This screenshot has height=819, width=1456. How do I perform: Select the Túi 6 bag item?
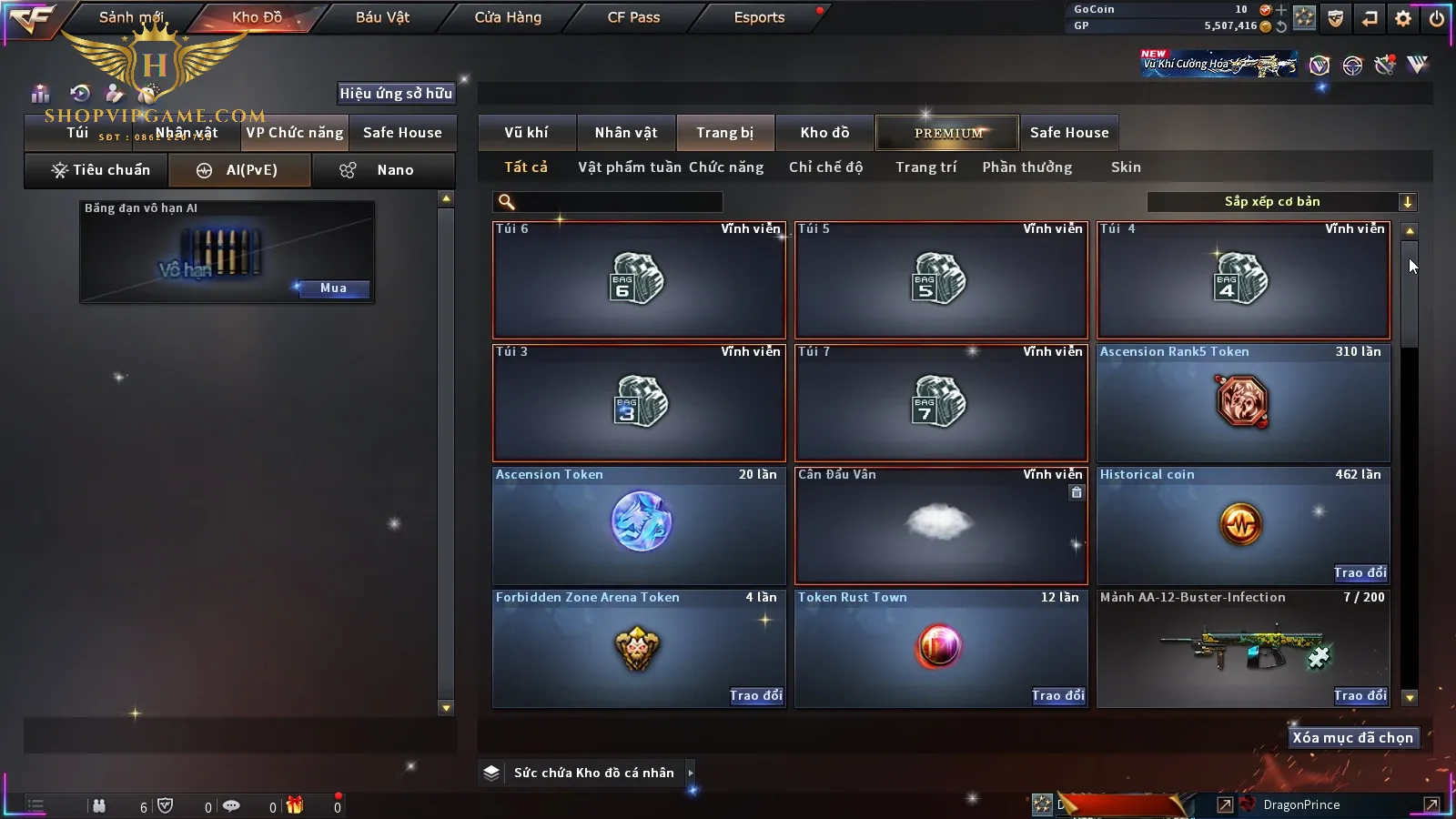tap(638, 280)
